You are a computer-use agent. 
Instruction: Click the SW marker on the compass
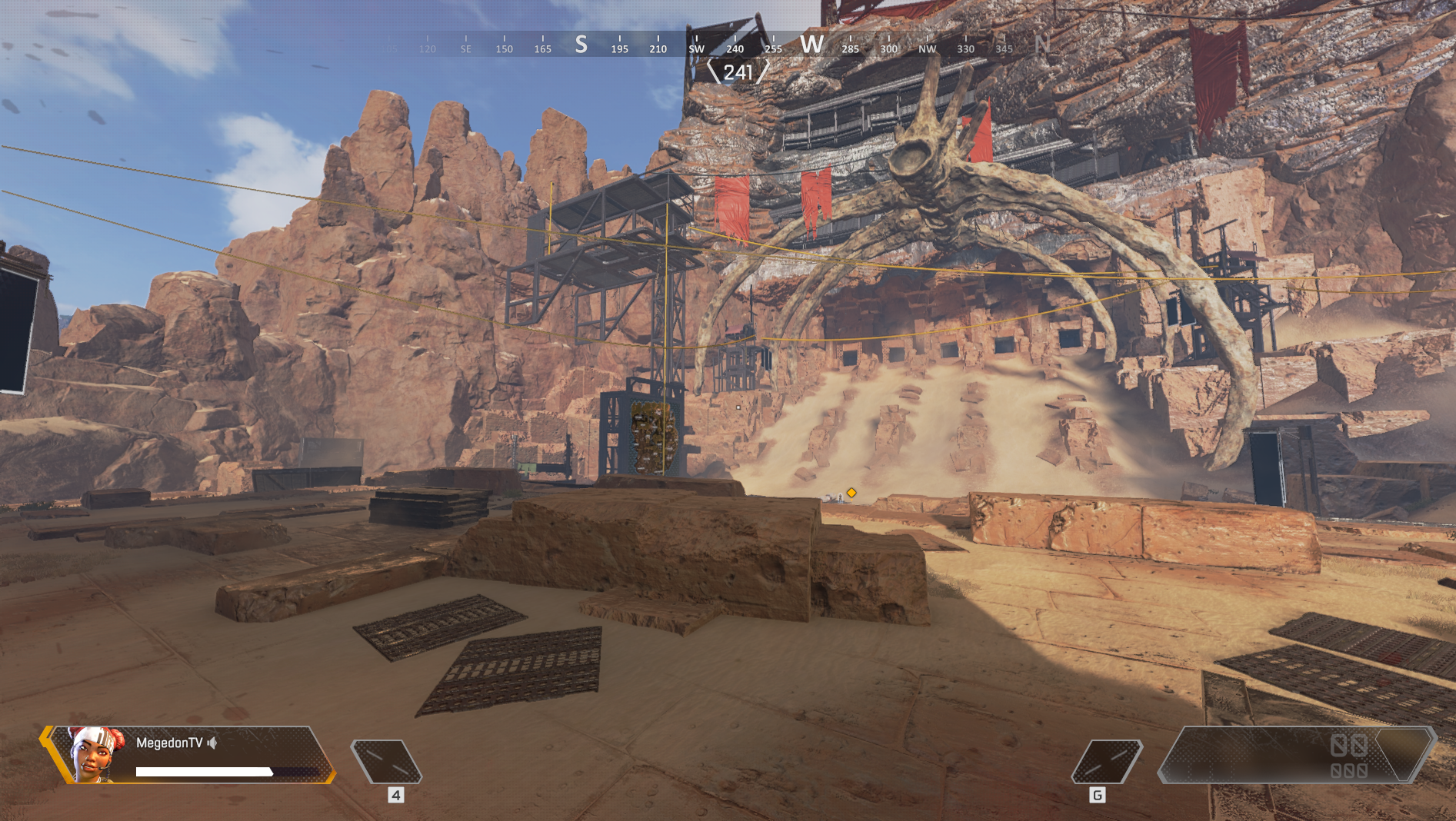tap(697, 48)
